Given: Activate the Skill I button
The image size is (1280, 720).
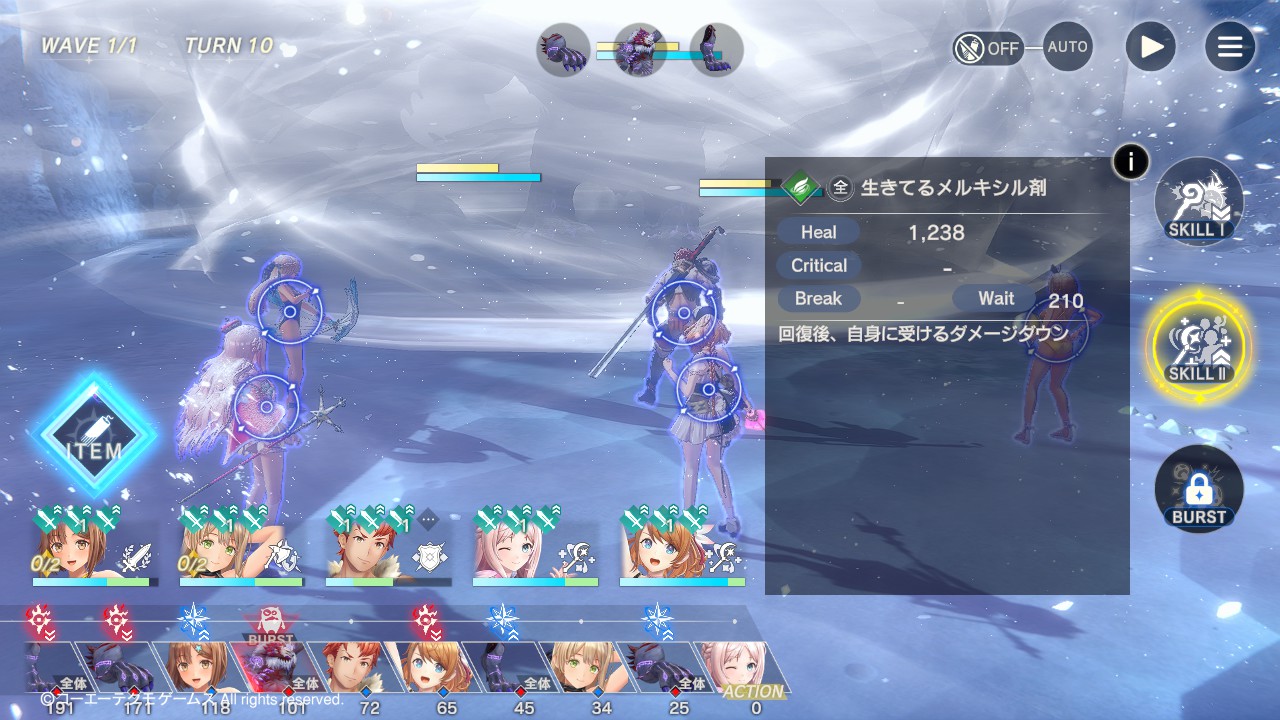Looking at the screenshot, I should point(1198,200).
